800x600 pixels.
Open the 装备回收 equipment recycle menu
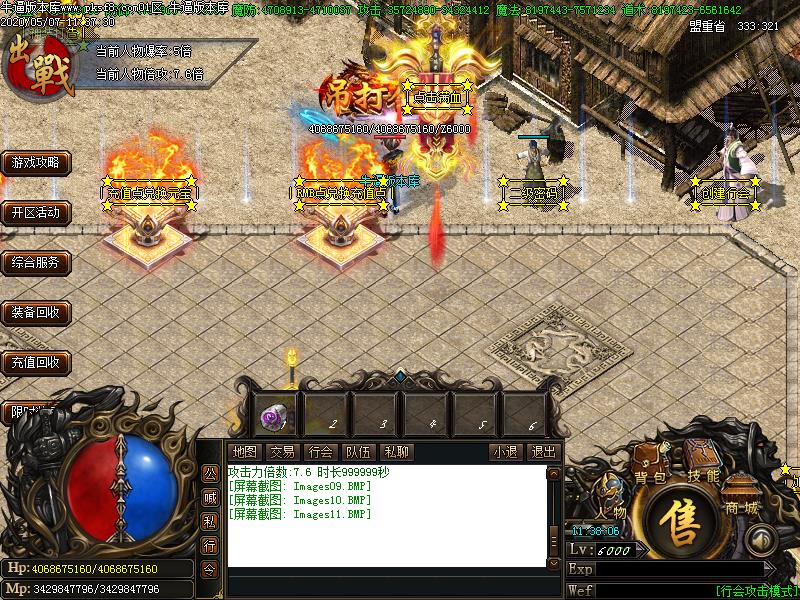pos(35,313)
